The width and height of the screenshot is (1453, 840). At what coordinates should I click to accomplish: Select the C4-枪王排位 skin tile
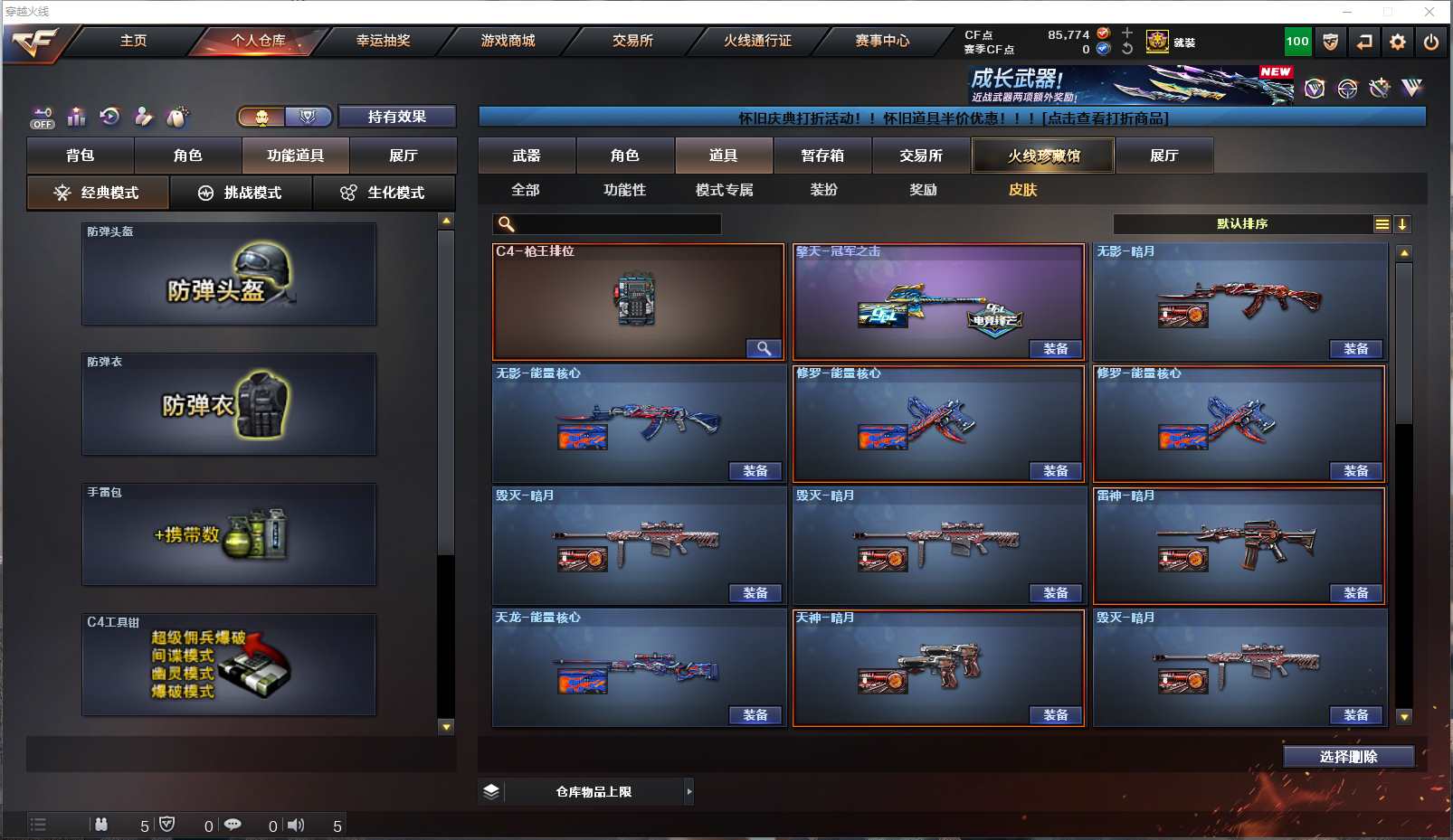click(638, 302)
